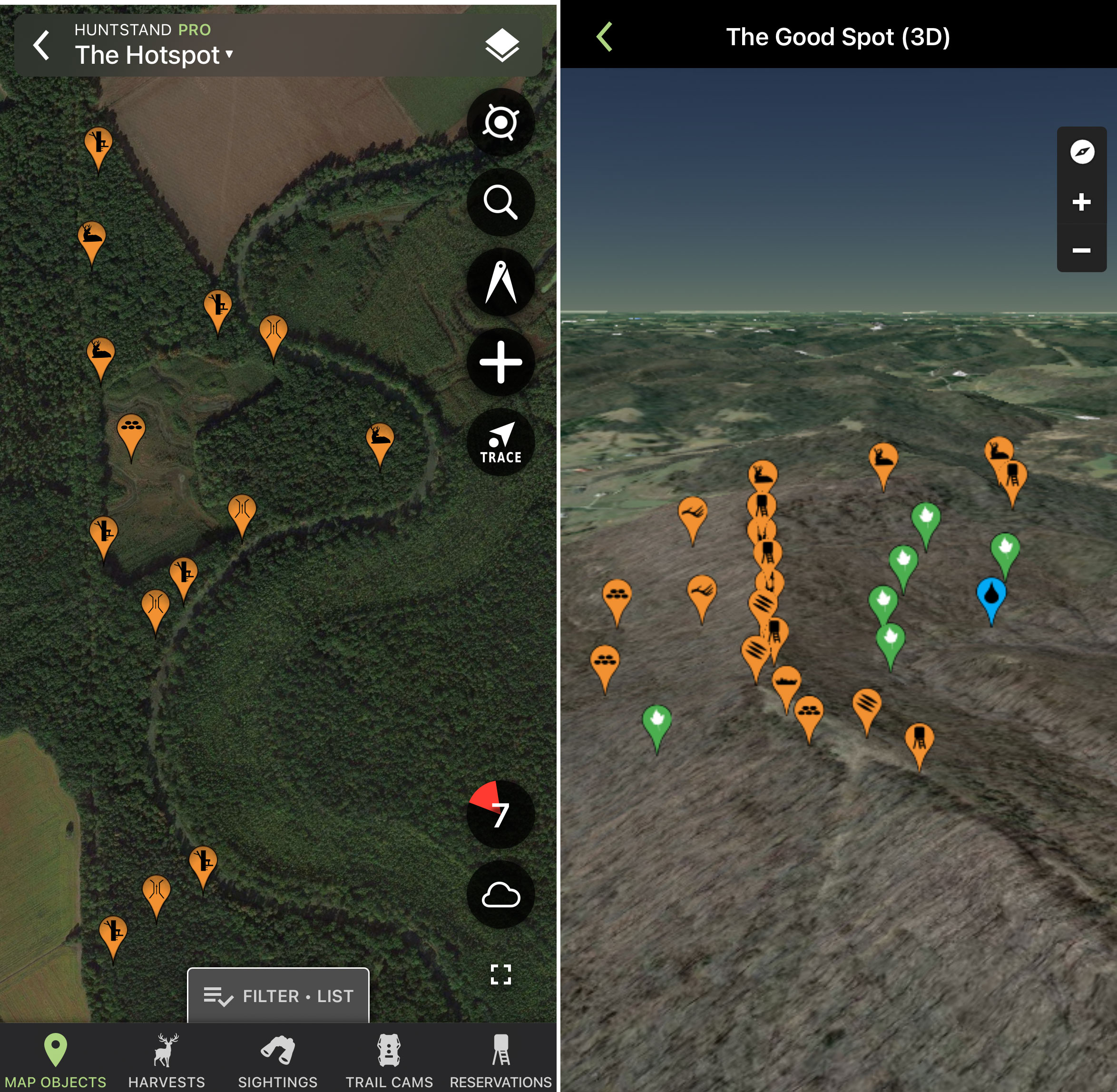Image resolution: width=1117 pixels, height=1092 pixels.
Task: Select the measuring compass tool
Action: pyautogui.click(x=500, y=282)
